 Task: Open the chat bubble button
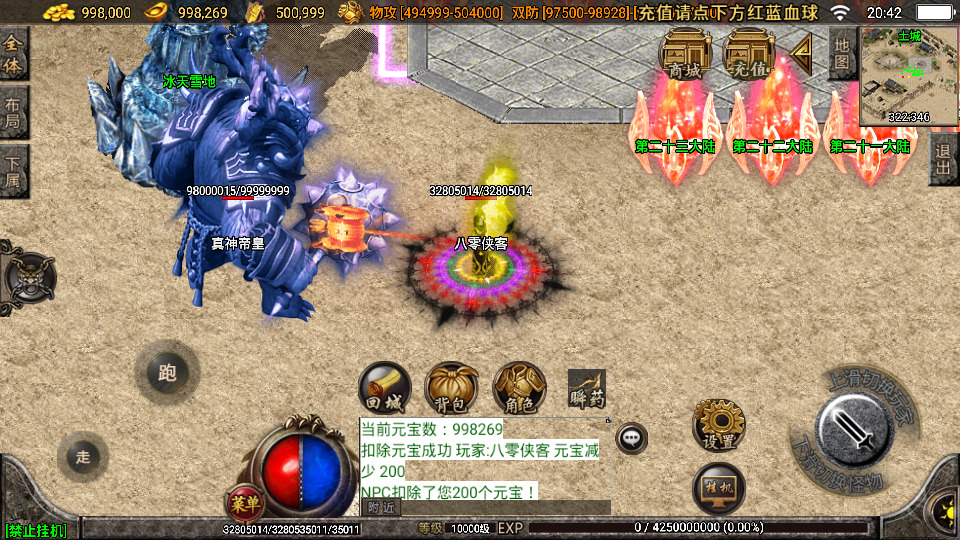(x=631, y=437)
